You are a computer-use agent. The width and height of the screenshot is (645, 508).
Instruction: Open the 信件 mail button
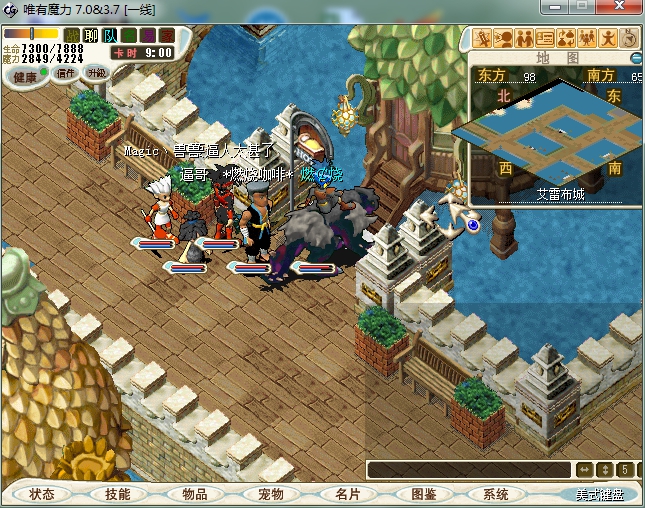(x=66, y=73)
